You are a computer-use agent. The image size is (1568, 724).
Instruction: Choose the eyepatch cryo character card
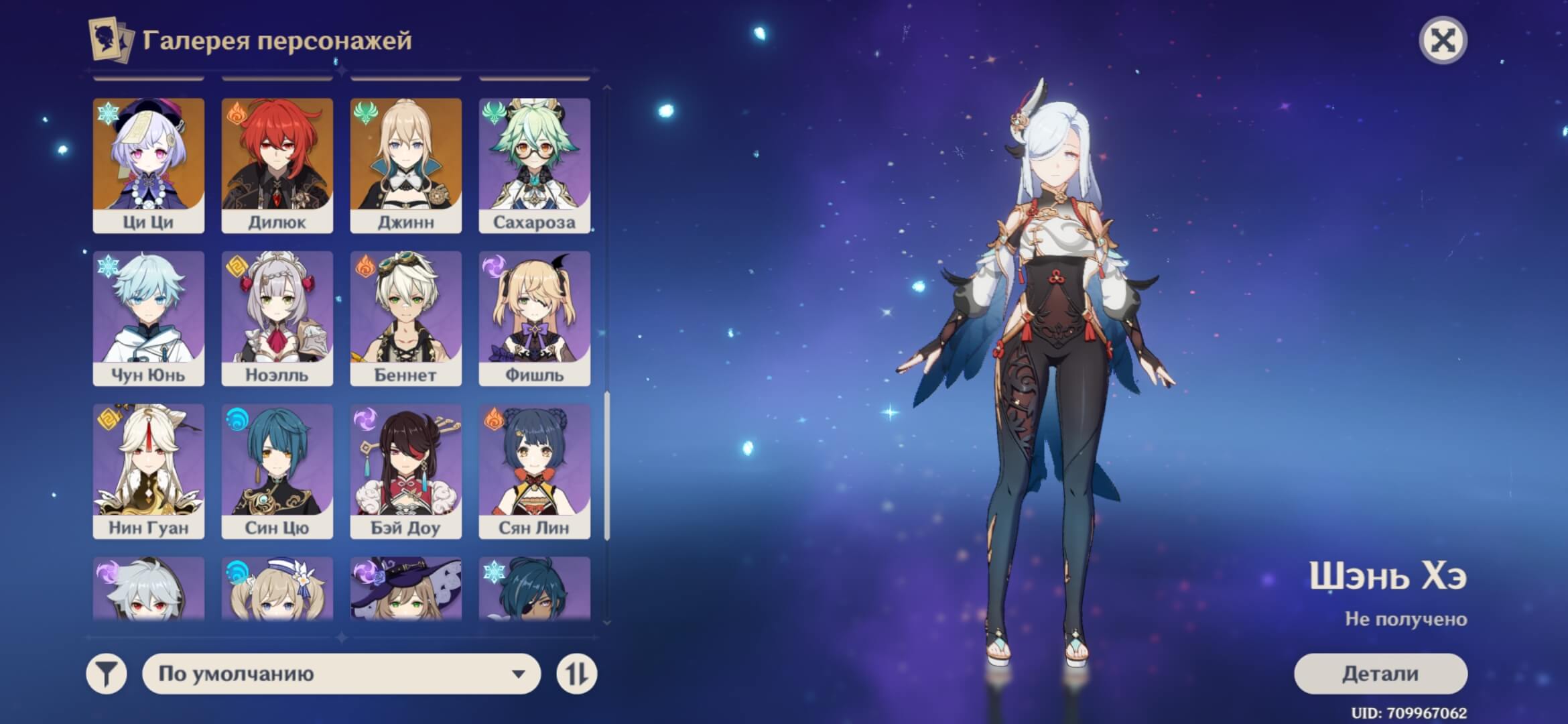(x=534, y=588)
